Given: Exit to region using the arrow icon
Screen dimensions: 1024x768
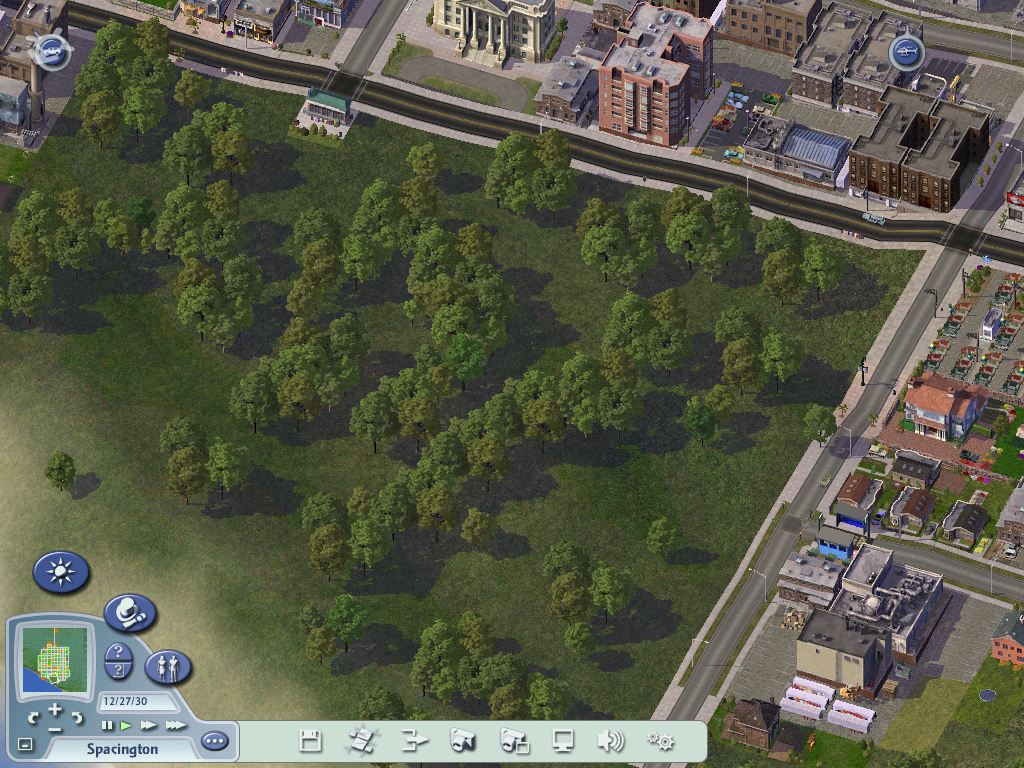Looking at the screenshot, I should pyautogui.click(x=413, y=741).
